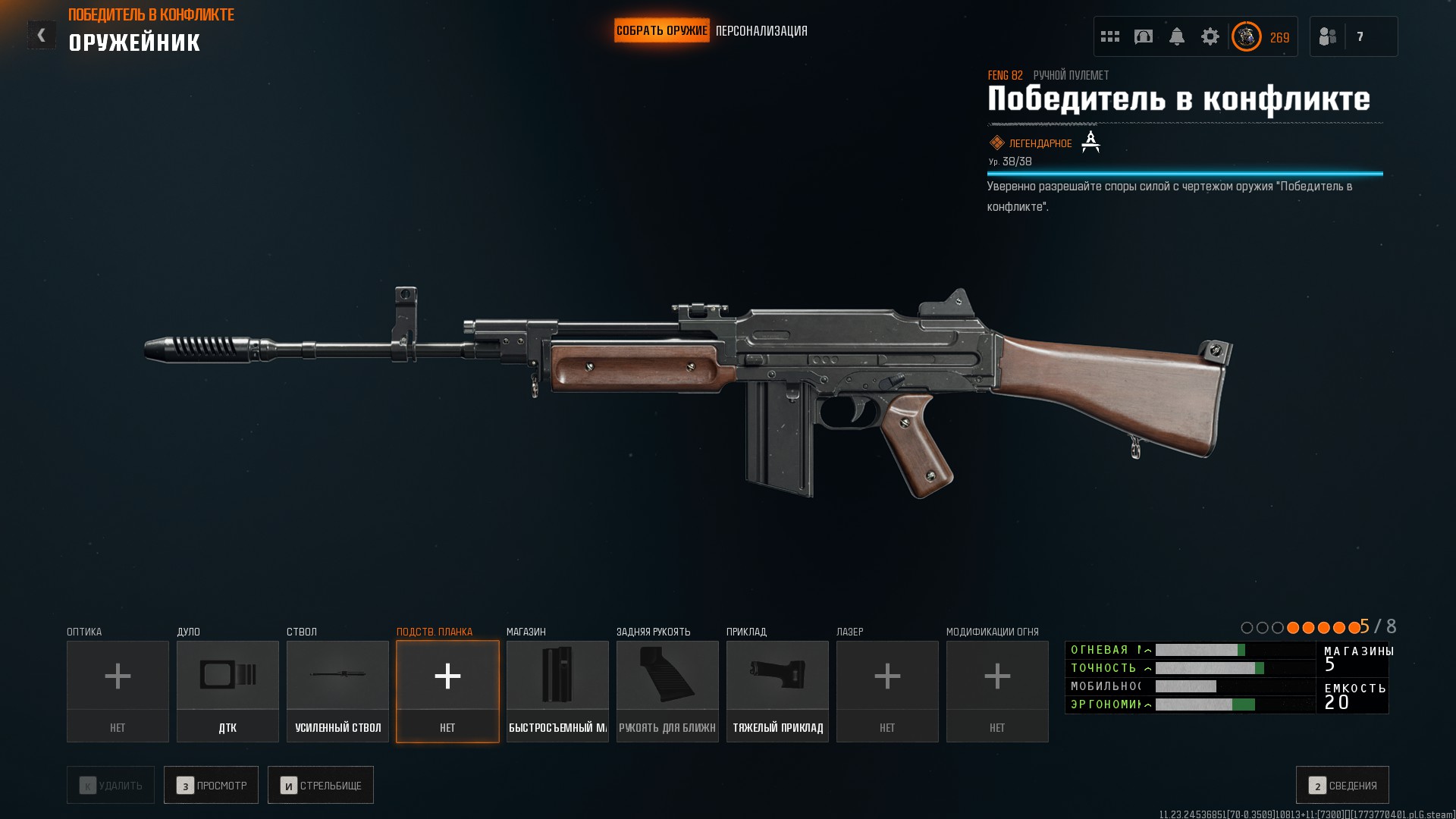Select the Задняя рукоять grip slot

click(667, 691)
